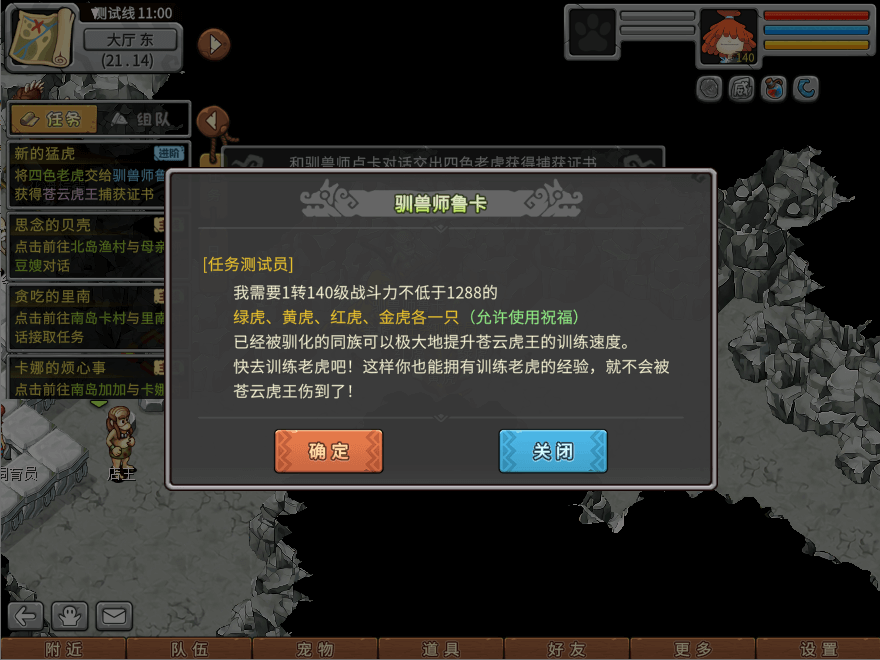Switch to the 任务 quest tab
Image resolution: width=880 pixels, height=660 pixels.
click(54, 119)
